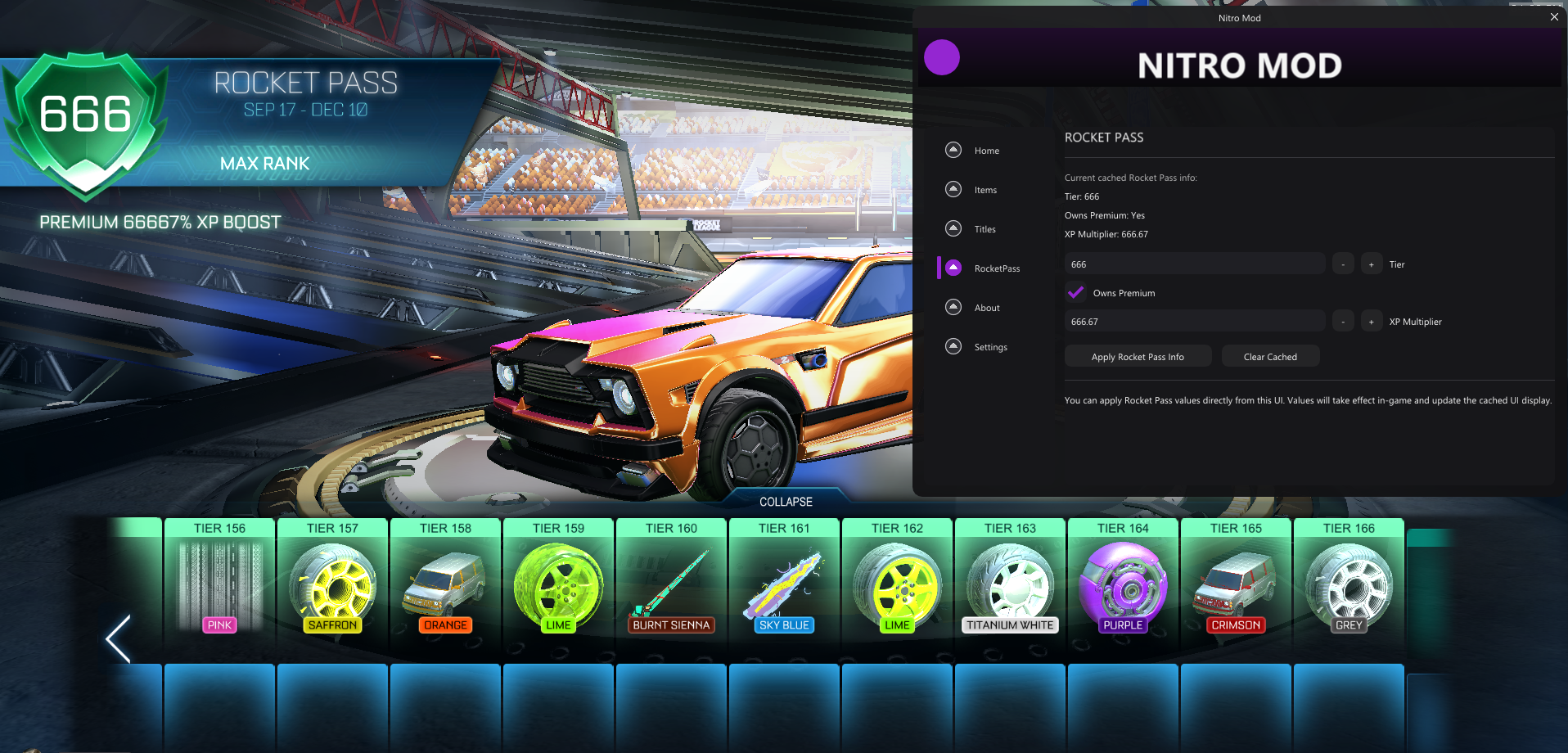Image resolution: width=1568 pixels, height=753 pixels.
Task: Select the highlighted RocketPass sidebar icon
Action: pyautogui.click(x=953, y=268)
